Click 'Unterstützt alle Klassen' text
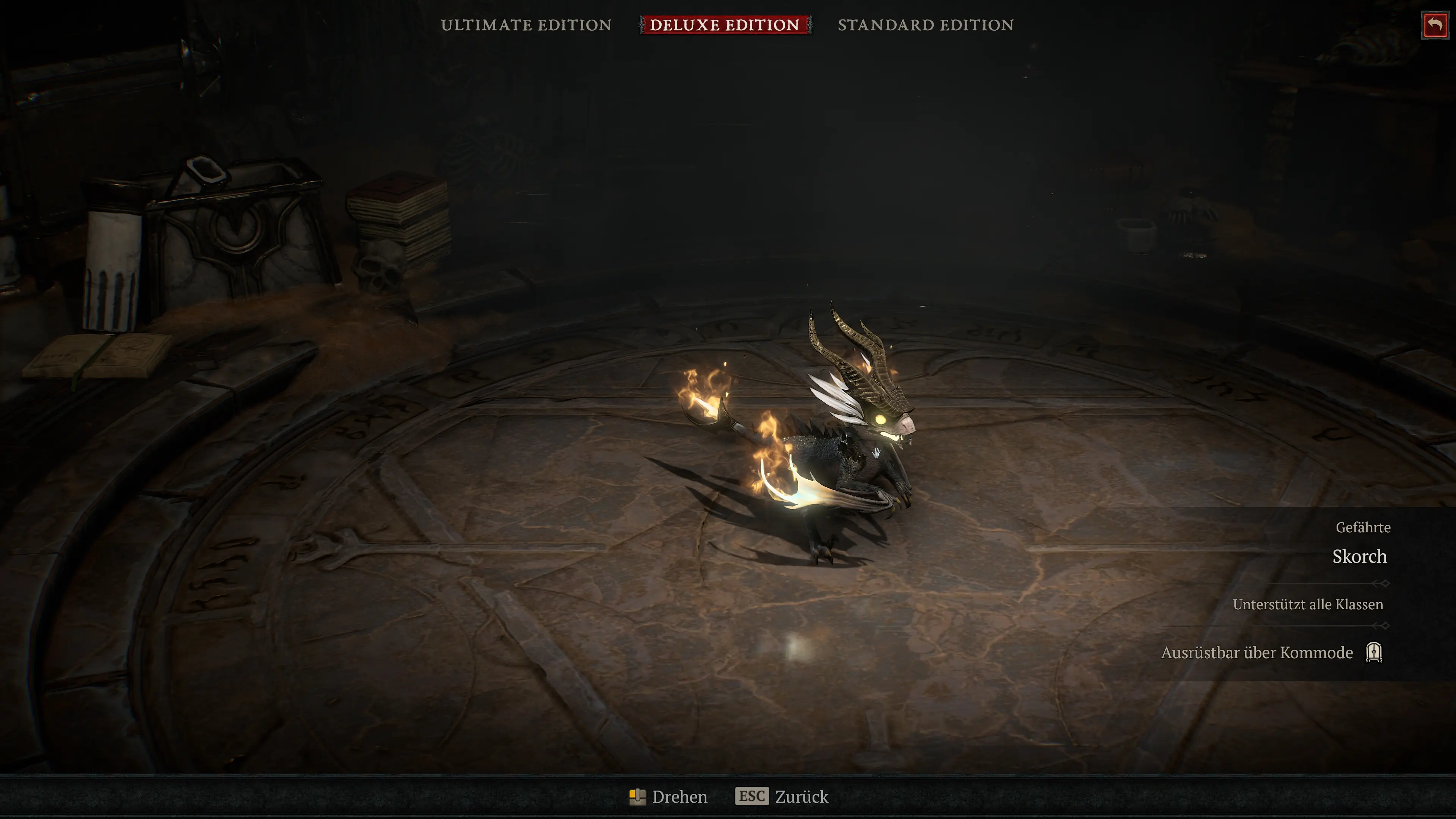This screenshot has width=1456, height=819. pyautogui.click(x=1307, y=604)
